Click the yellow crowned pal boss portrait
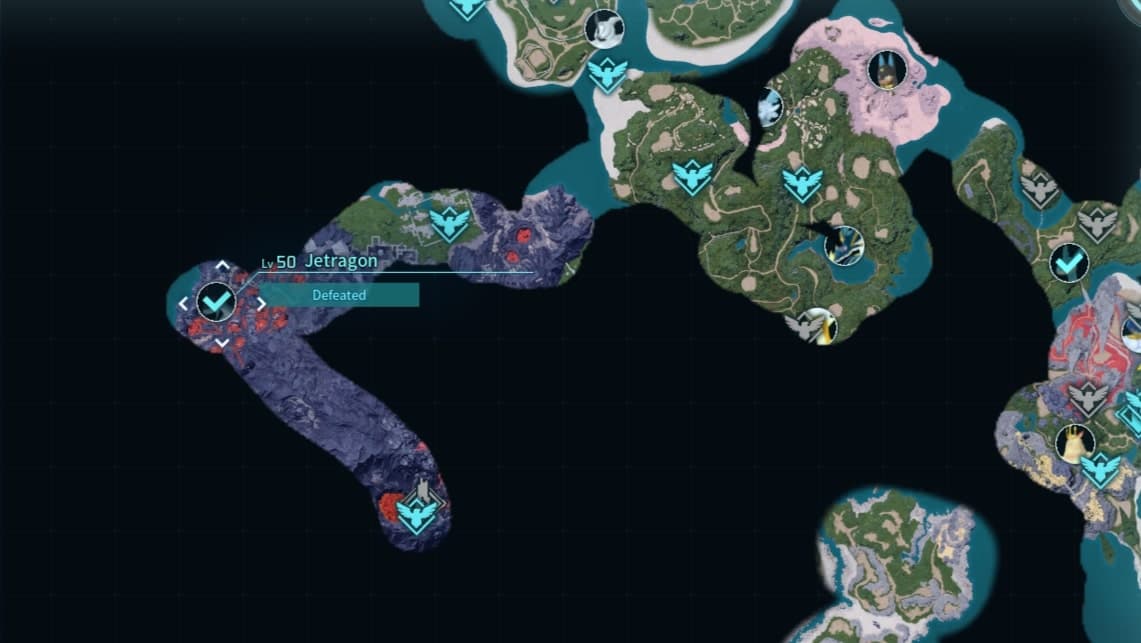1141x643 pixels. (1075, 442)
